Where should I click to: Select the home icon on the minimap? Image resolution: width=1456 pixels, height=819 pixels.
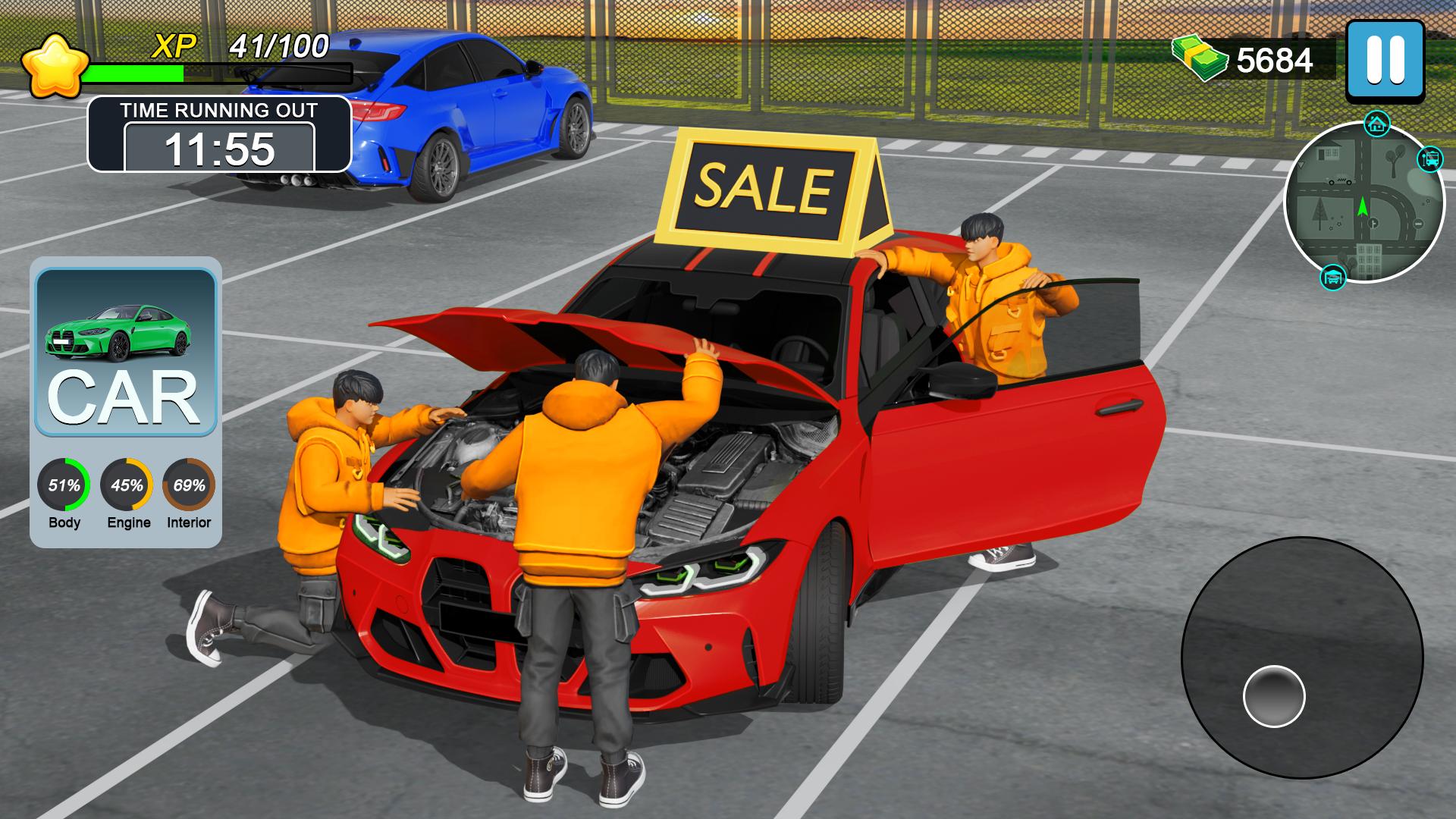tap(1376, 122)
